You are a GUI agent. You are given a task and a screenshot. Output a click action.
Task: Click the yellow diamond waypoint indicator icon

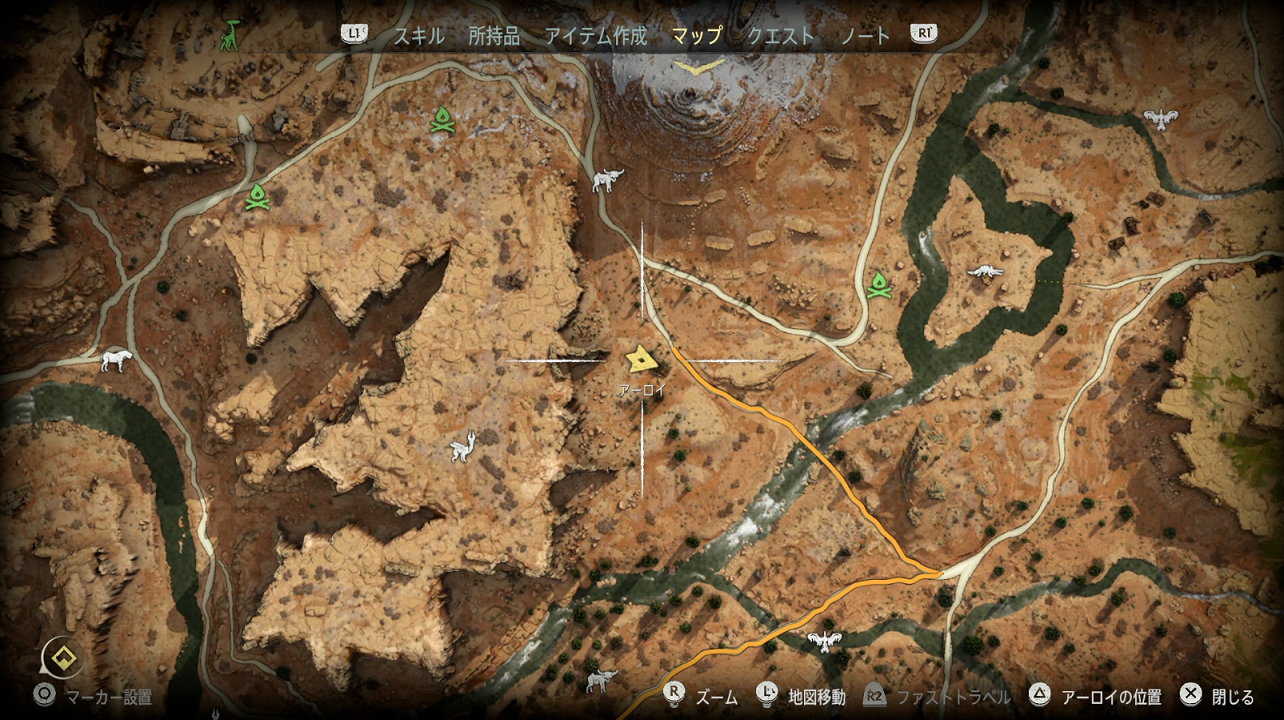(62, 658)
